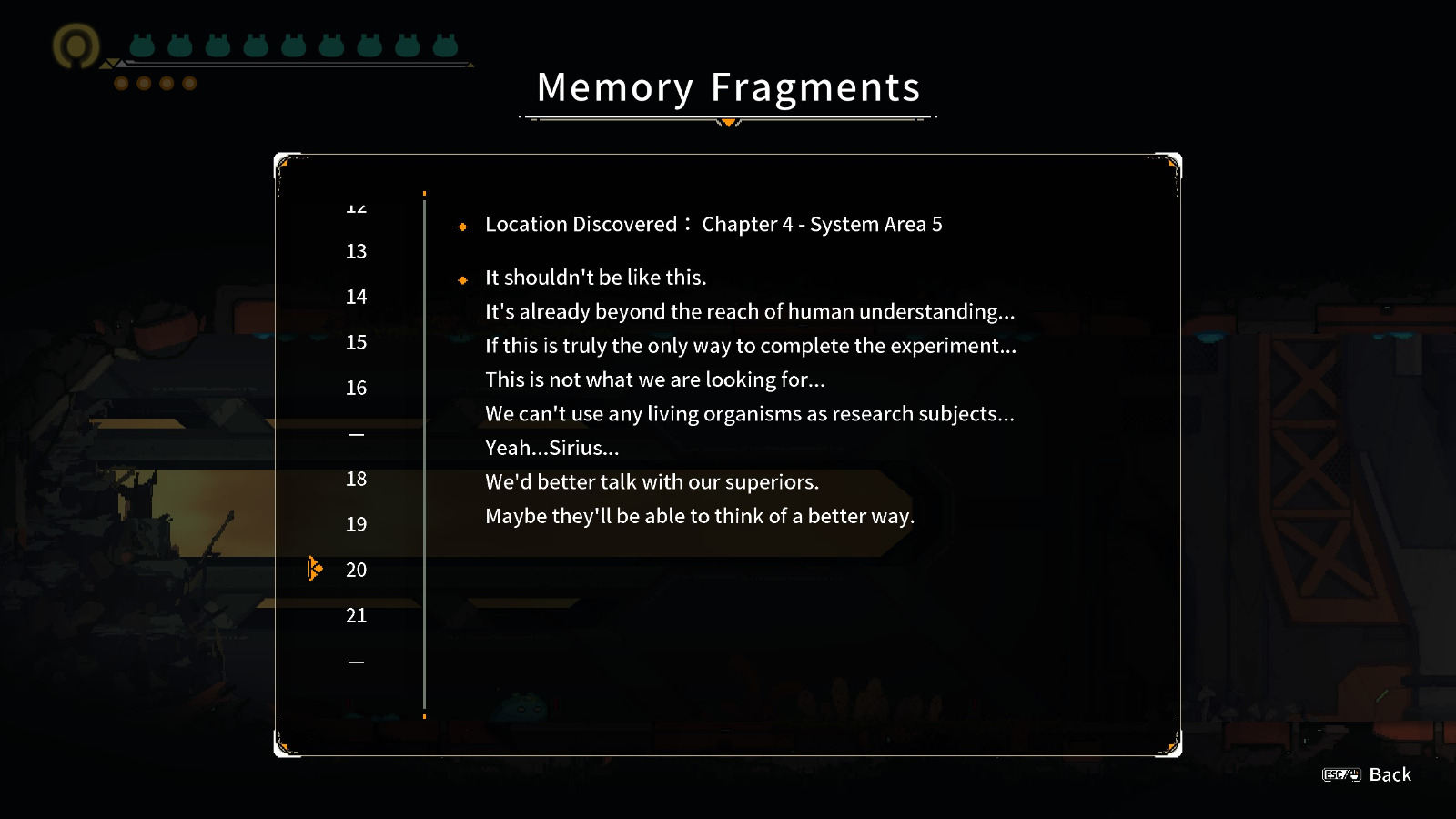The width and height of the screenshot is (1456, 819).
Task: Click the diamond bullet beside Location Discovered
Action: click(x=462, y=227)
